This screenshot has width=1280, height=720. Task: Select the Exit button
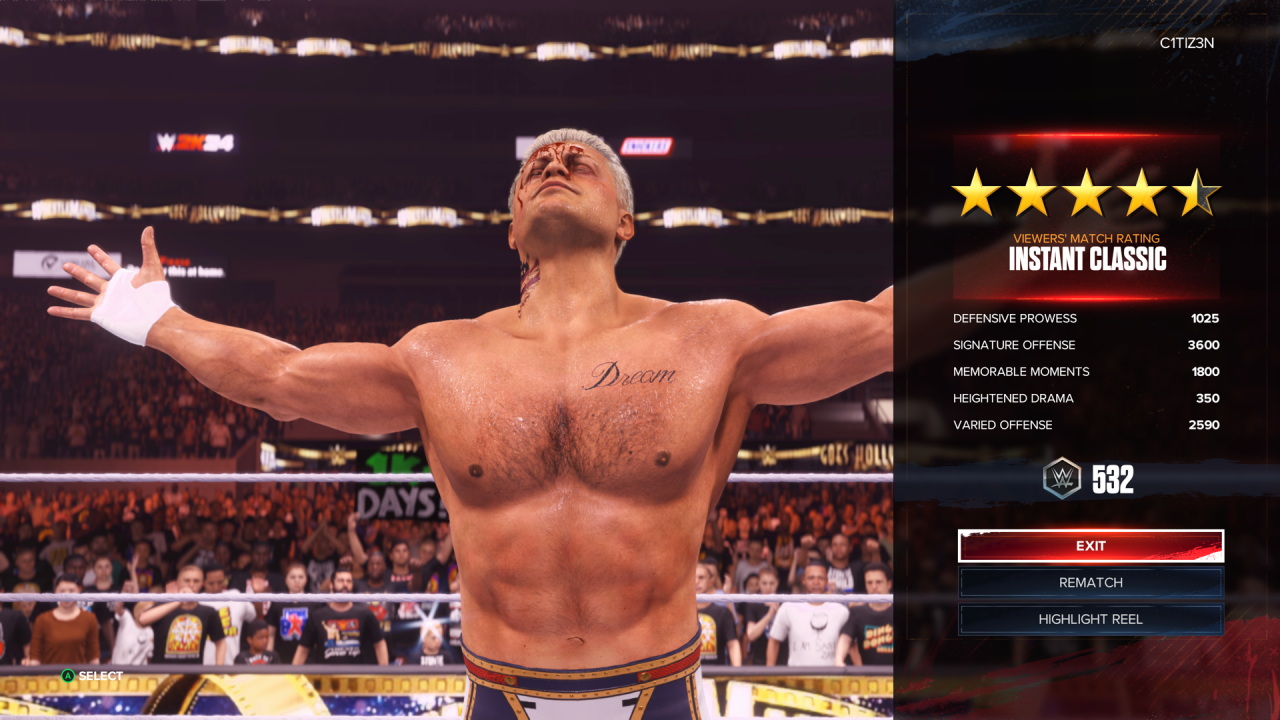pyautogui.click(x=1090, y=546)
